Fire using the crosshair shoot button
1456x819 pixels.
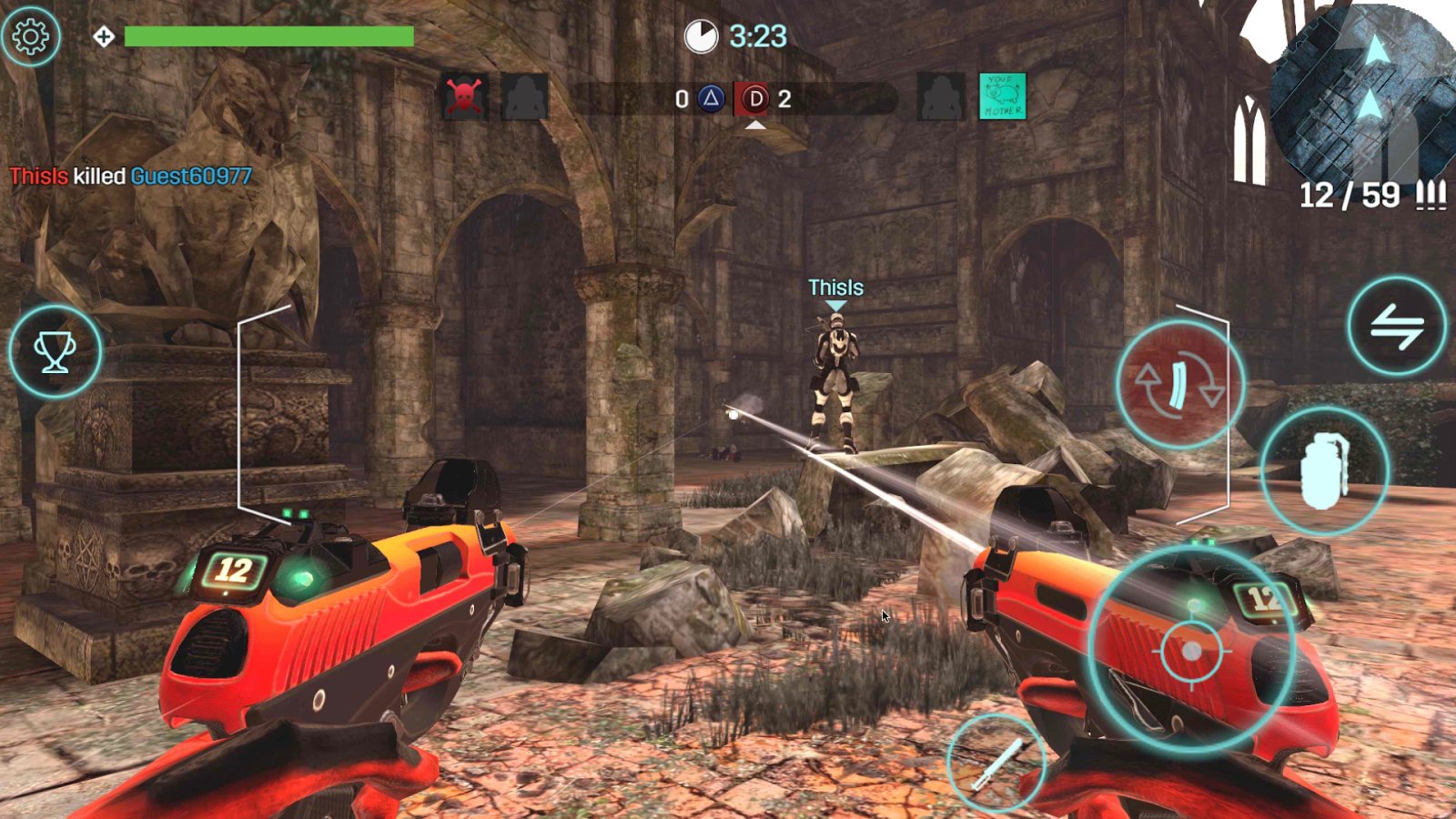click(x=1191, y=651)
